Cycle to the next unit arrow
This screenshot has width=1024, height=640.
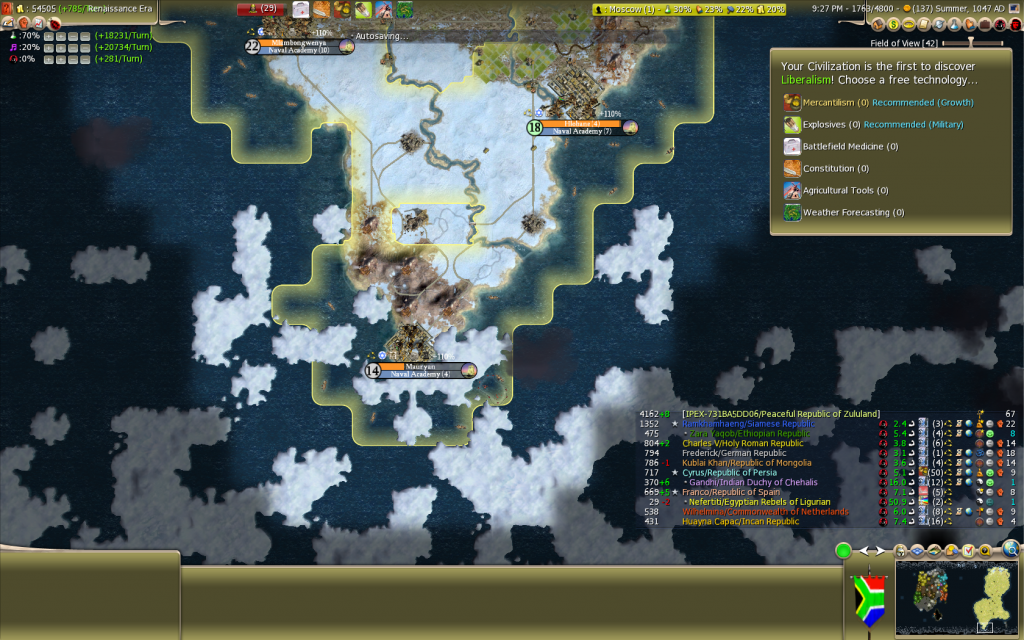click(x=878, y=550)
